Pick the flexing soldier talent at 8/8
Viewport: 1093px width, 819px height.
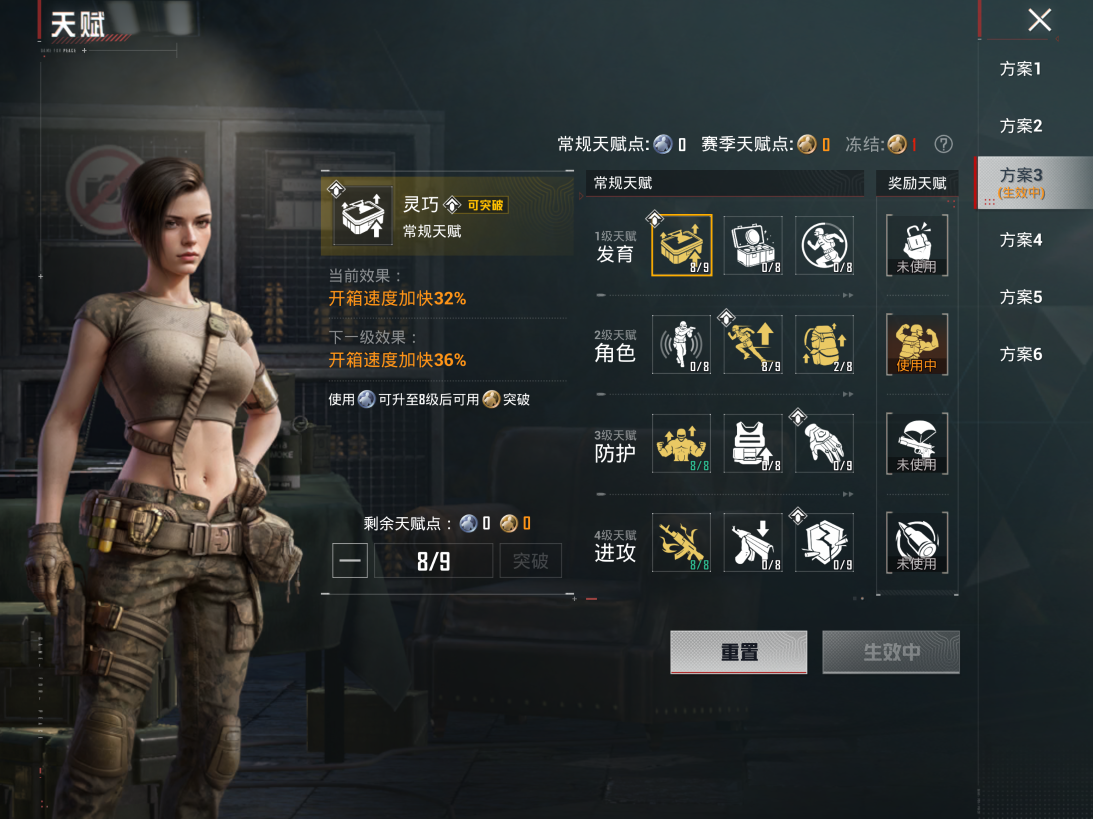(x=681, y=443)
